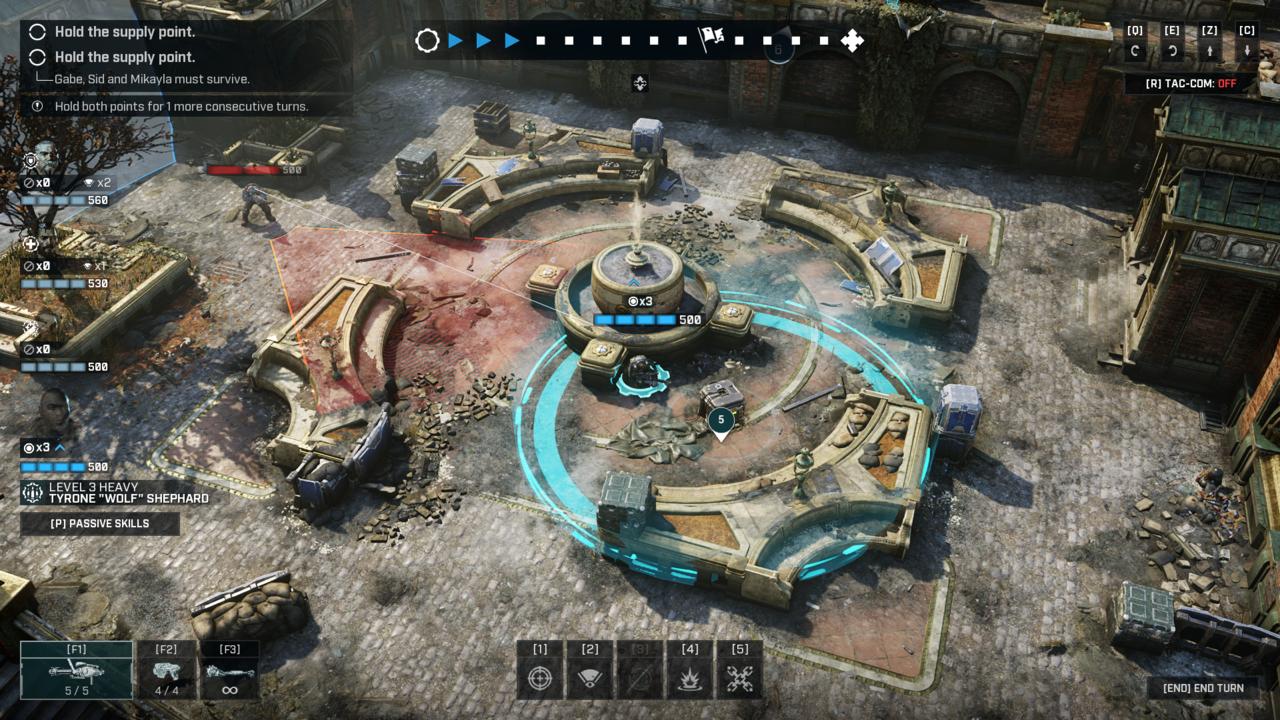Choose Tyrone "Wolf" Shephard's portrait

tap(50, 412)
